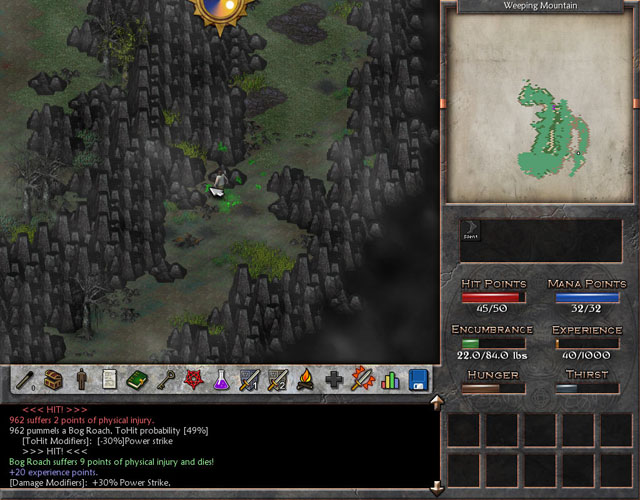Click the torch icon in the toolbar
This screenshot has width=640, height=500.
pos(28,380)
